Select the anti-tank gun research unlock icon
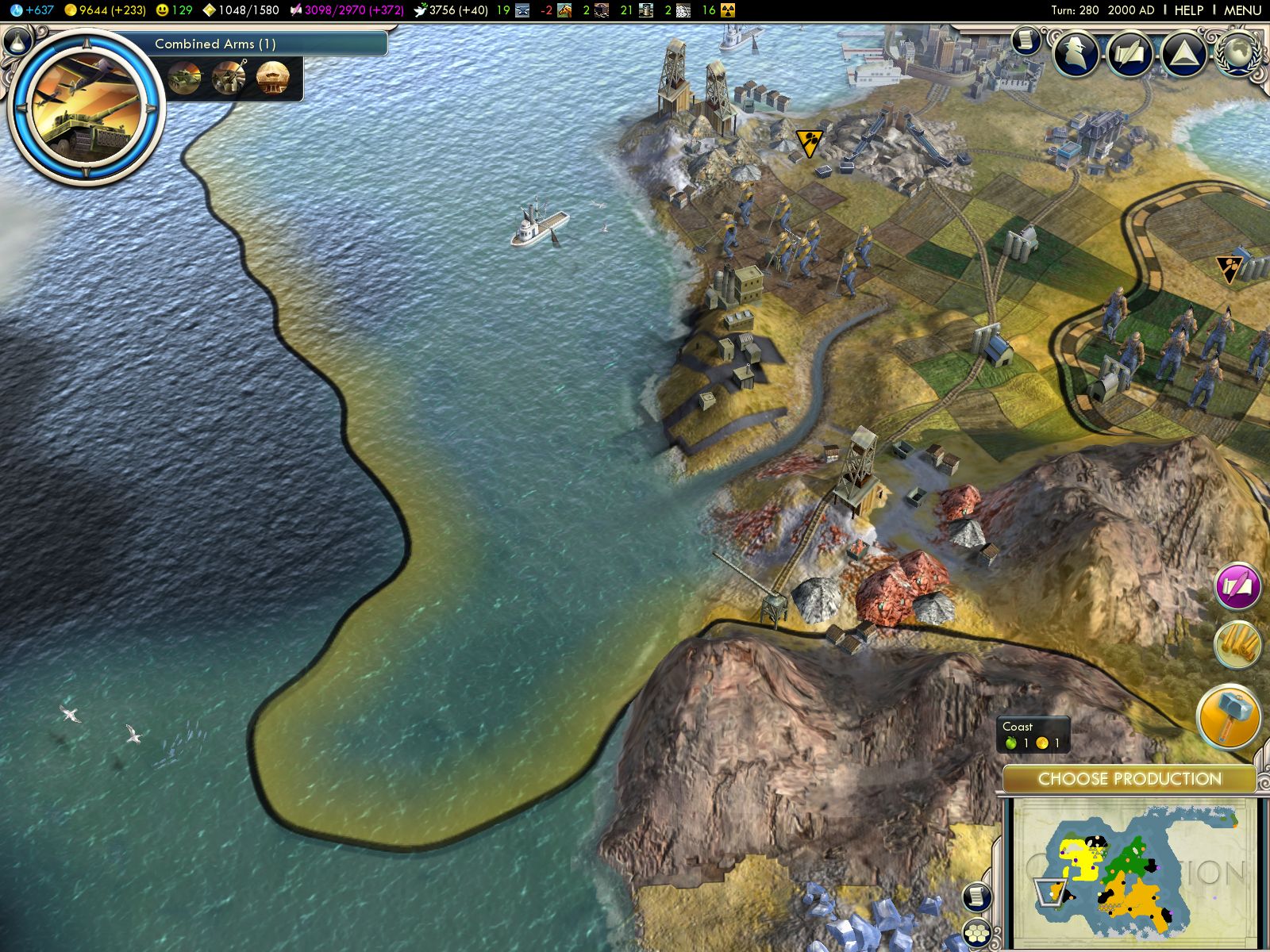Viewport: 1270px width, 952px height. (x=229, y=78)
